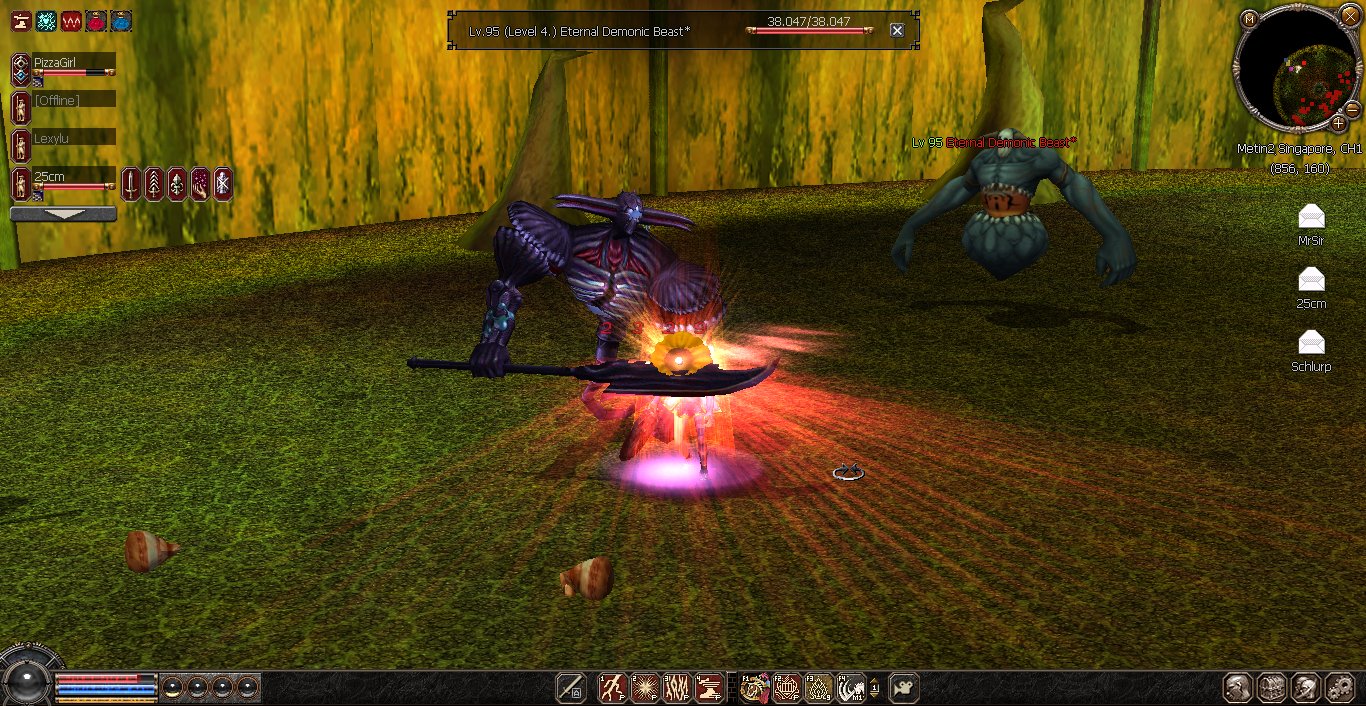Use the lightning skill in slot 1
This screenshot has width=1366, height=706.
coord(613,688)
